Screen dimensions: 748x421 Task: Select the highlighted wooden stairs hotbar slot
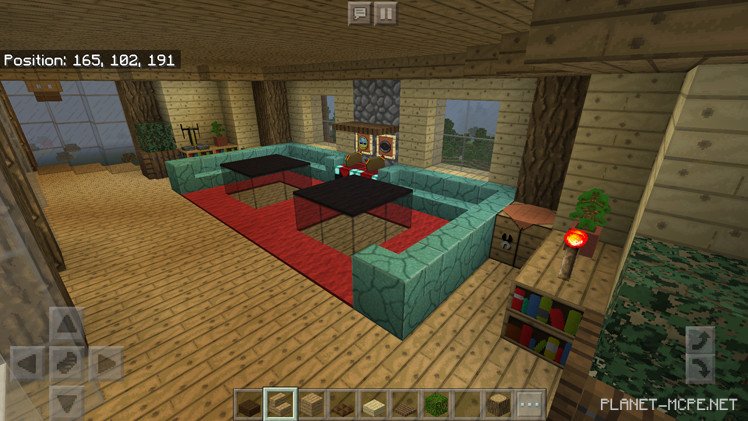279,404
